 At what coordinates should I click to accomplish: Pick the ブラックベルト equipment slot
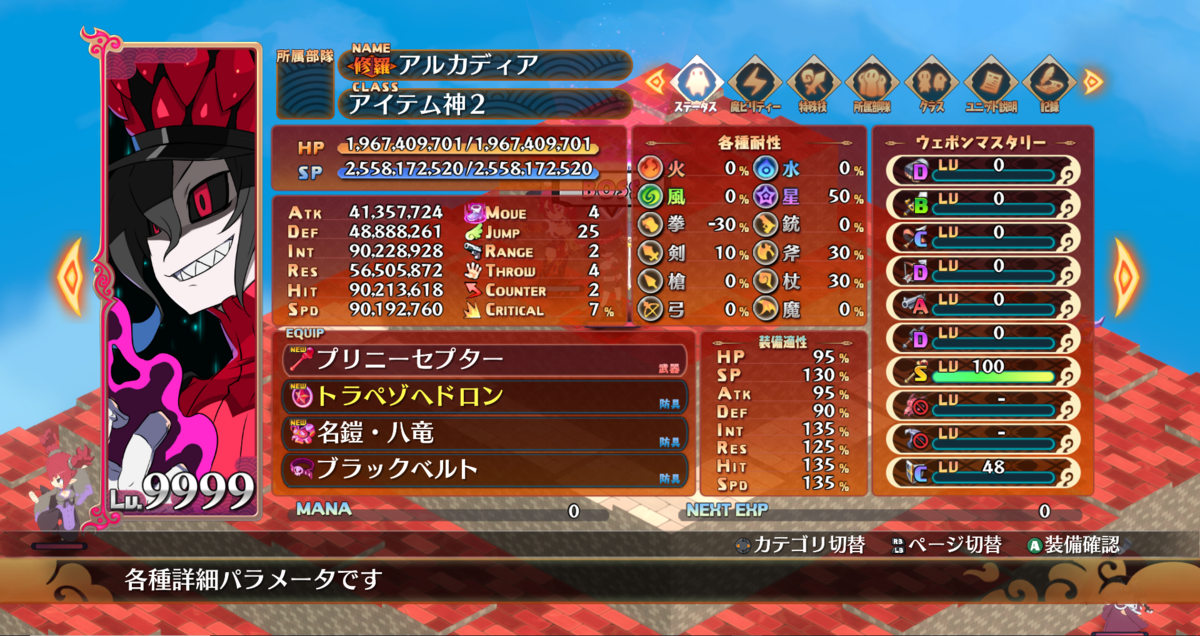480,469
